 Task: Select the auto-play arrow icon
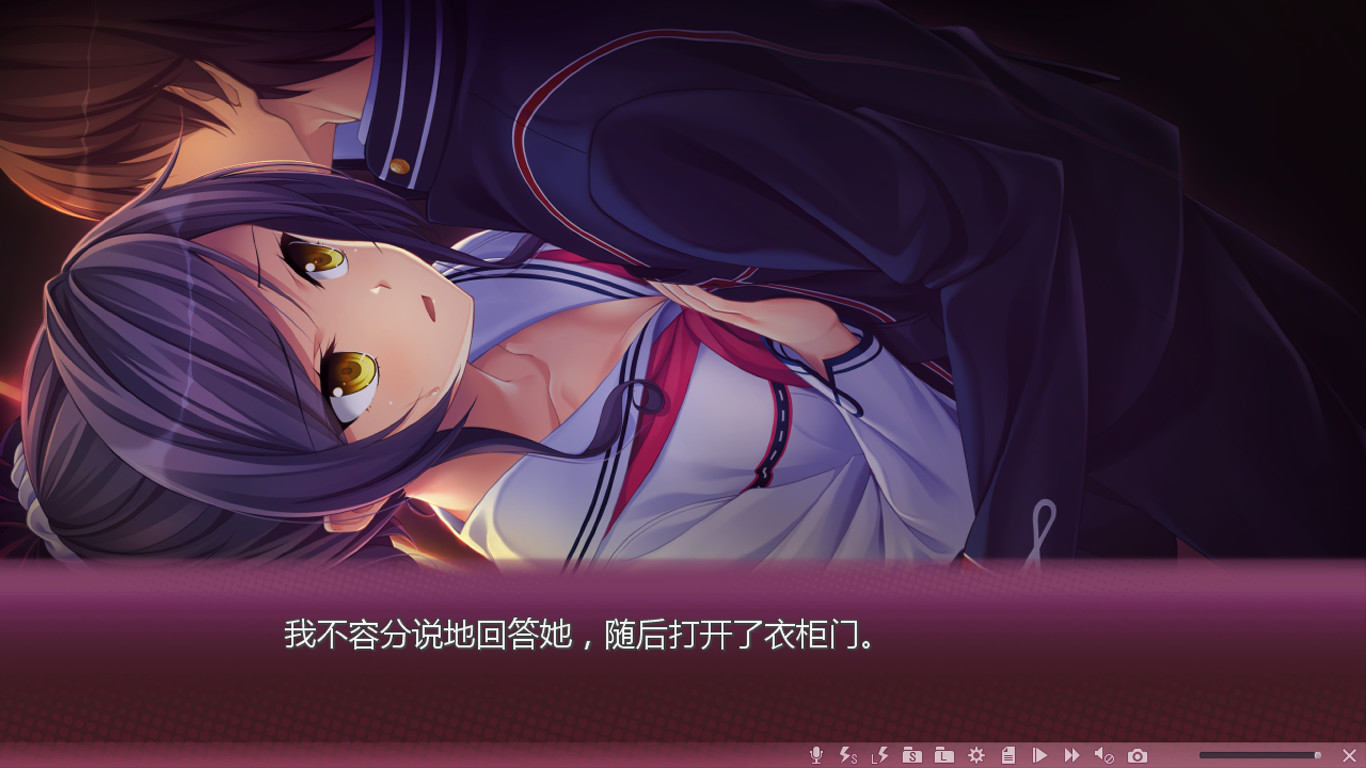(x=1040, y=757)
